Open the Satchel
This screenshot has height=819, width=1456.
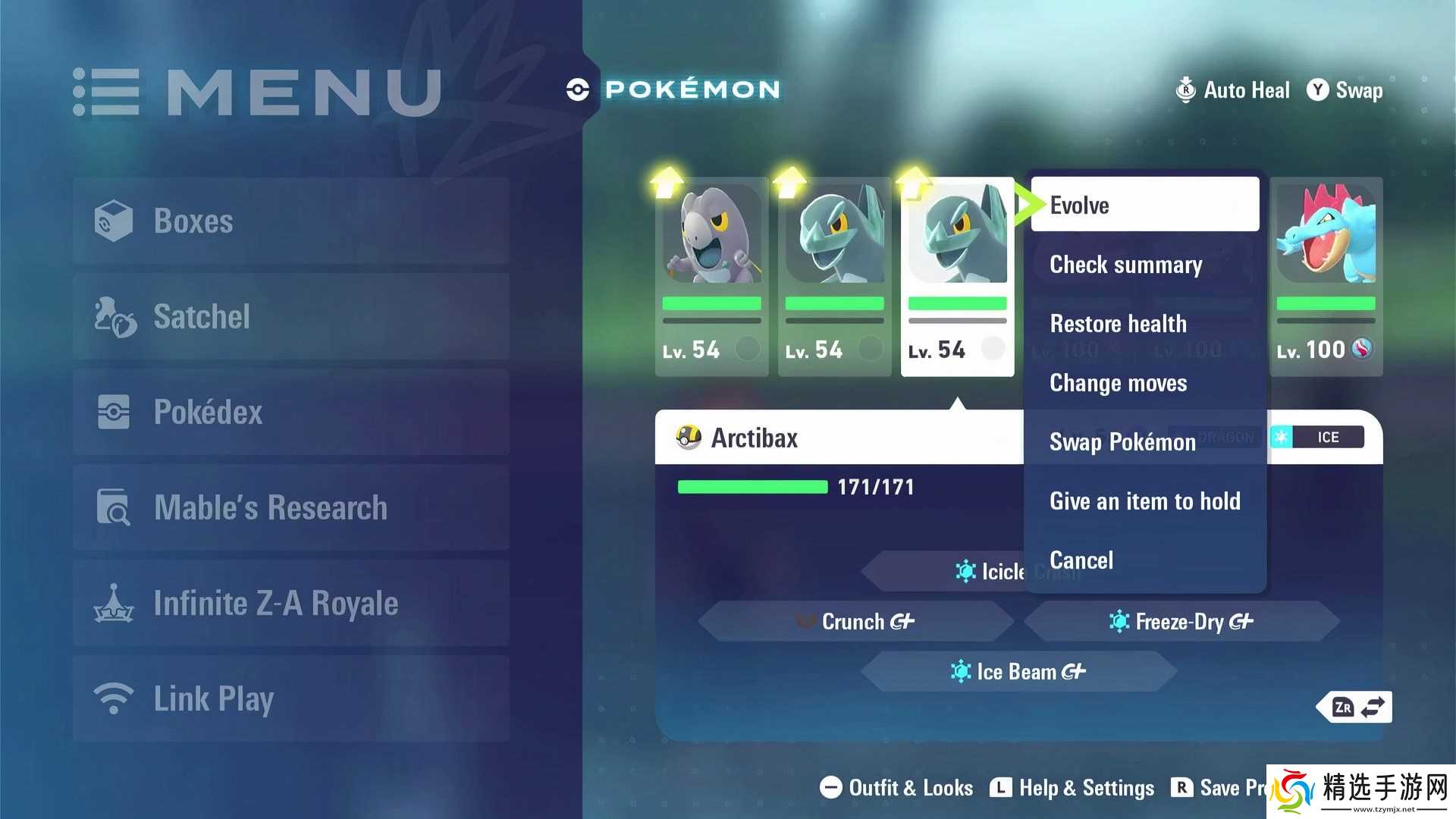[x=291, y=317]
